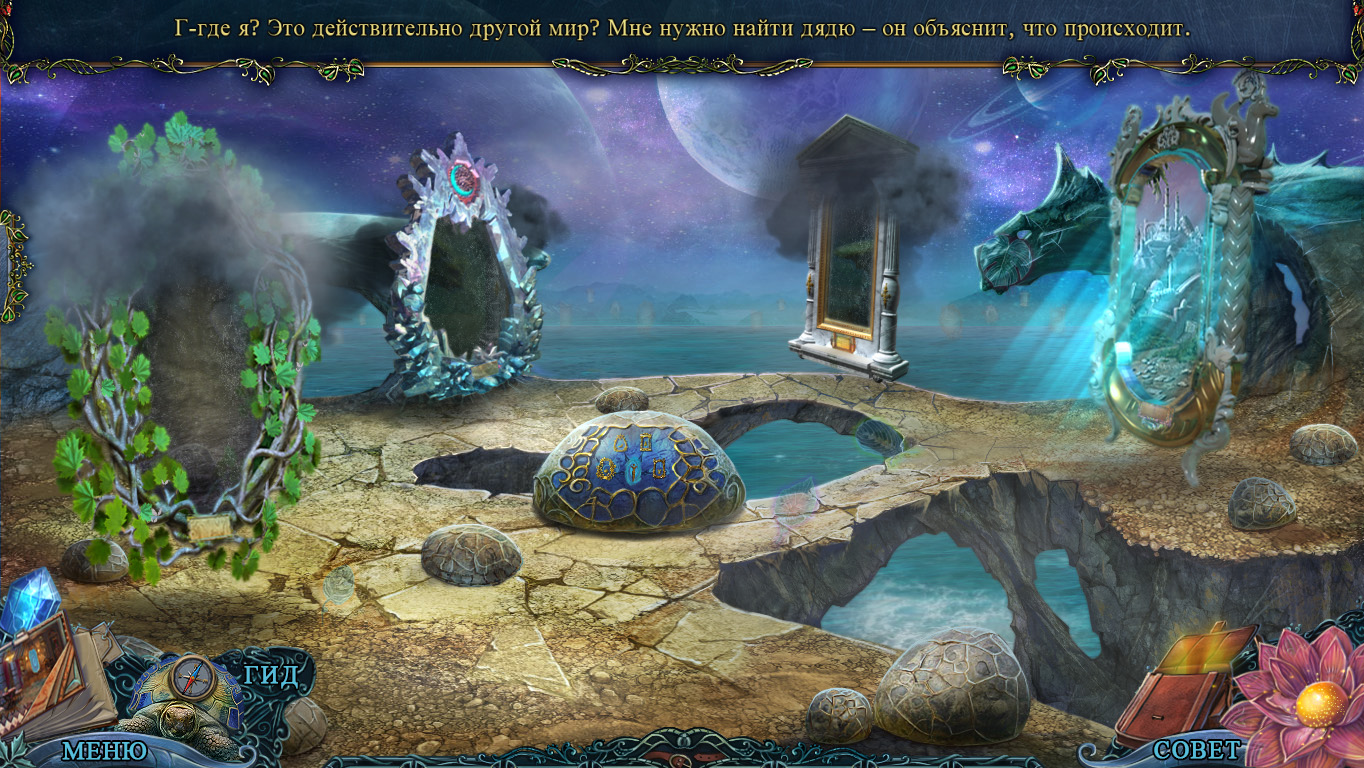1364x768 pixels.
Task: Open the brown leather satchel
Action: click(x=1180, y=688)
